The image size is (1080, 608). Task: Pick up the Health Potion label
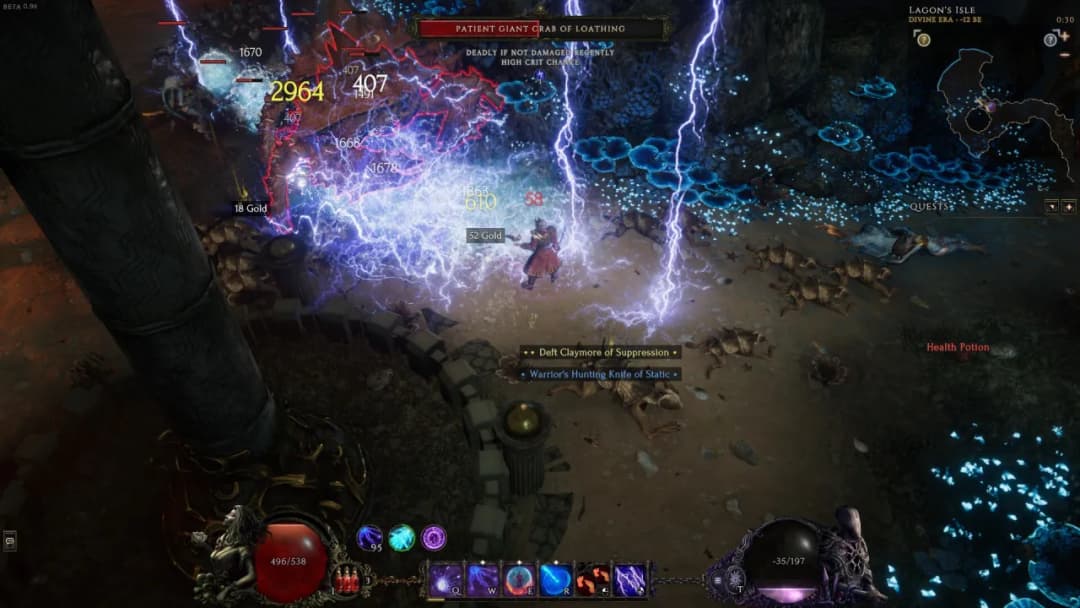[957, 347]
